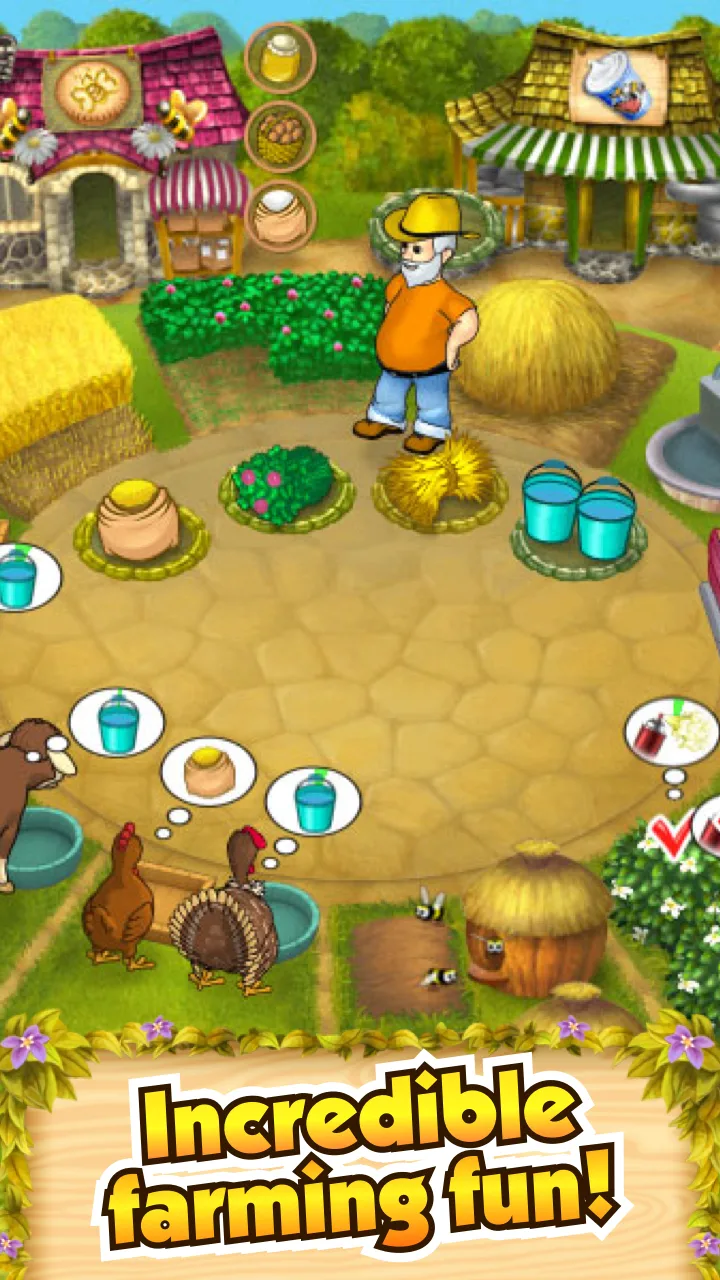Click the turkey's water bucket request bubble

[314, 800]
